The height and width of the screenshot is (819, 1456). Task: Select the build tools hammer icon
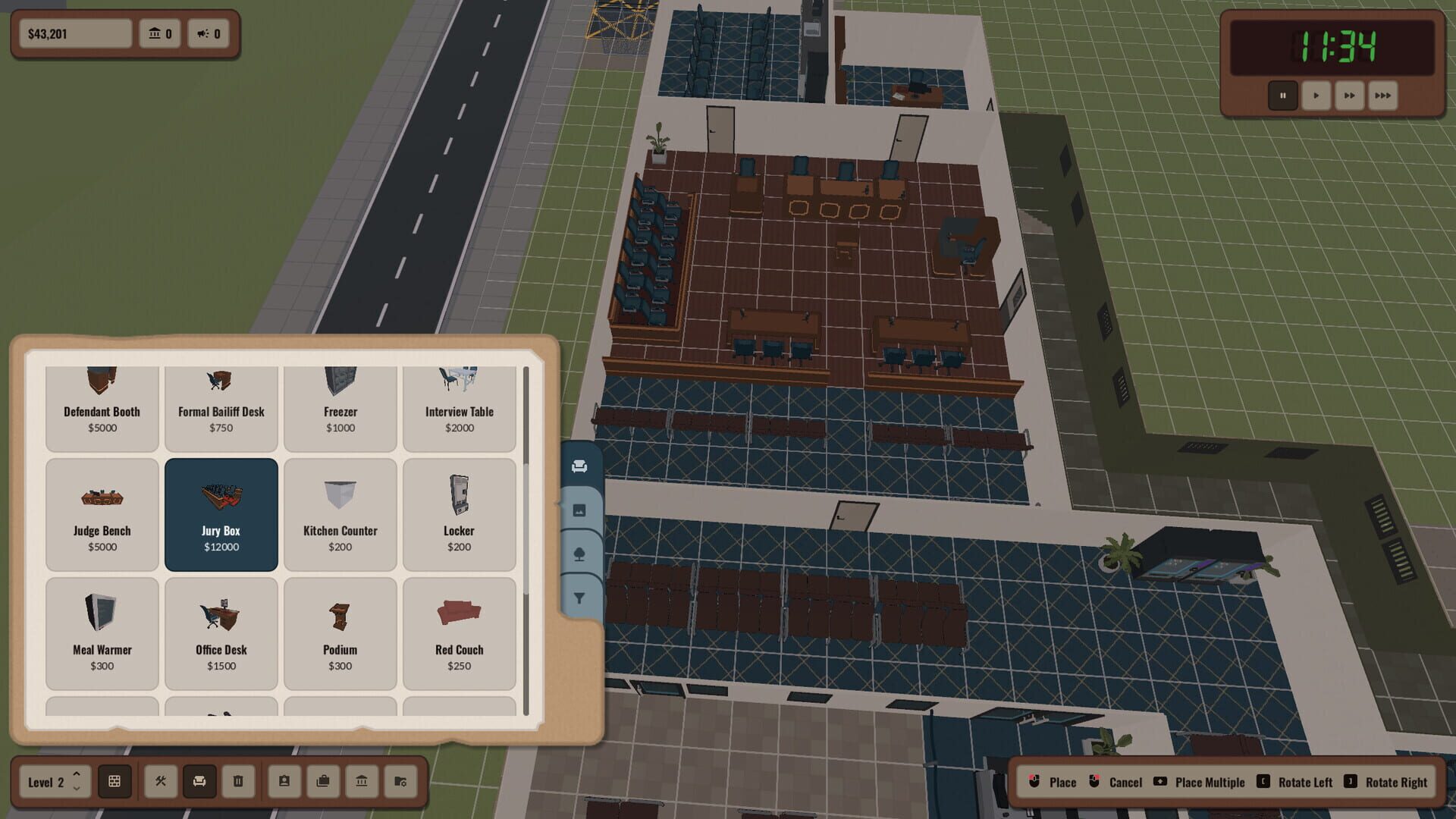tap(160, 782)
